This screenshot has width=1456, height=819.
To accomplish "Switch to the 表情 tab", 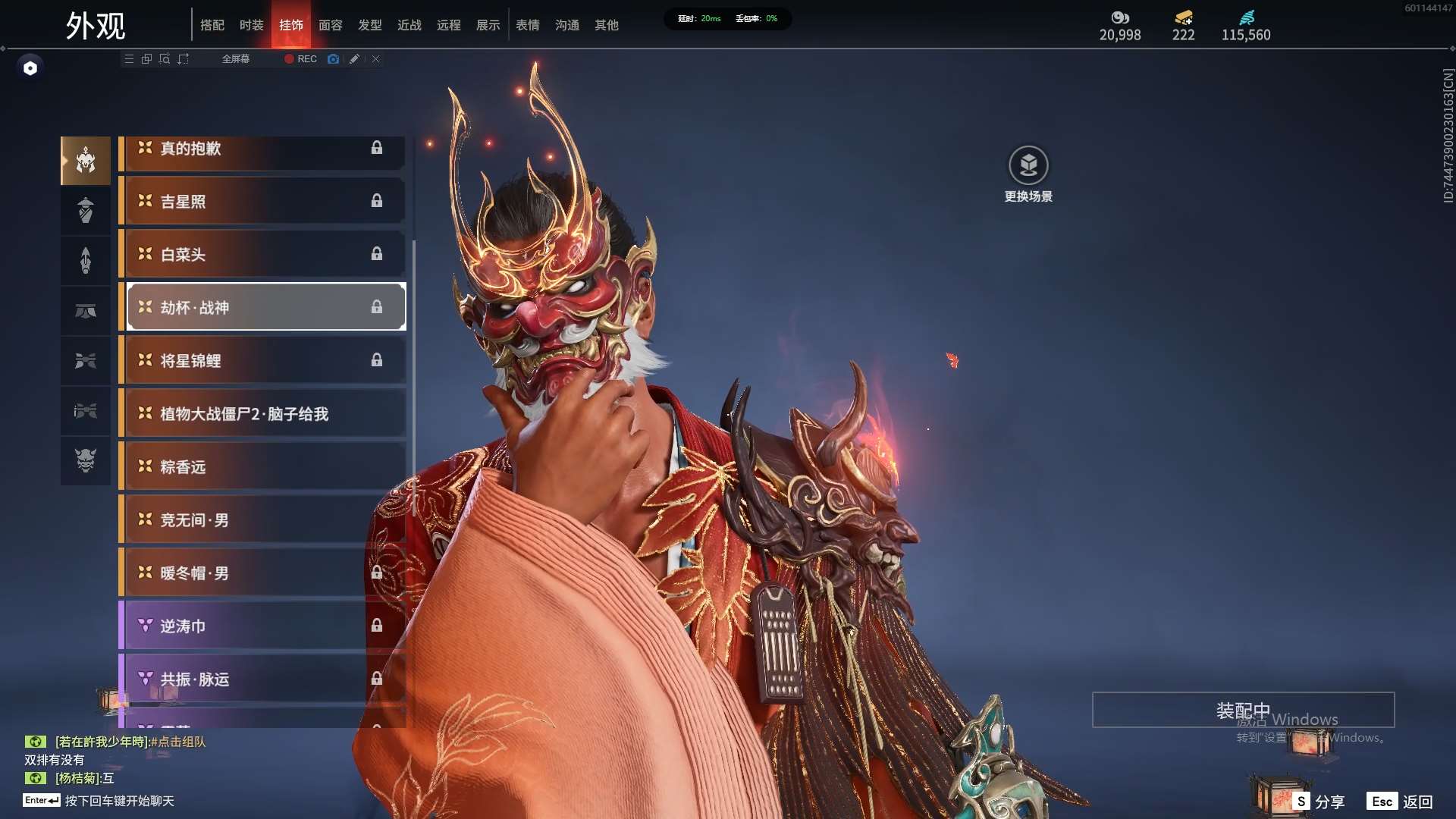I will coord(528,25).
